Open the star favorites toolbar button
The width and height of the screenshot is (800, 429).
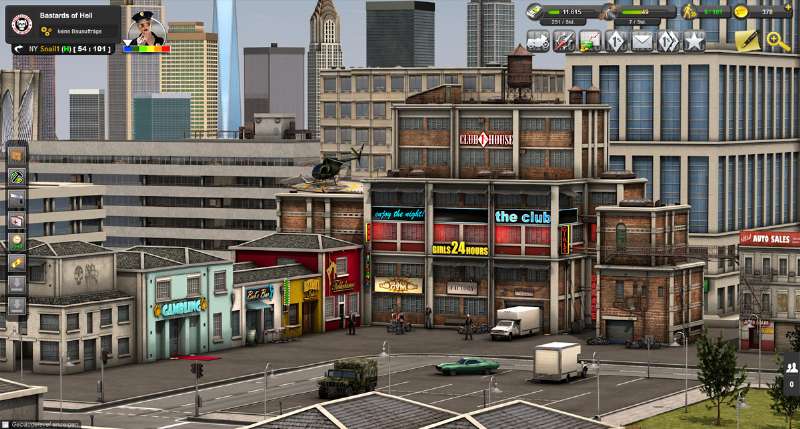694,41
